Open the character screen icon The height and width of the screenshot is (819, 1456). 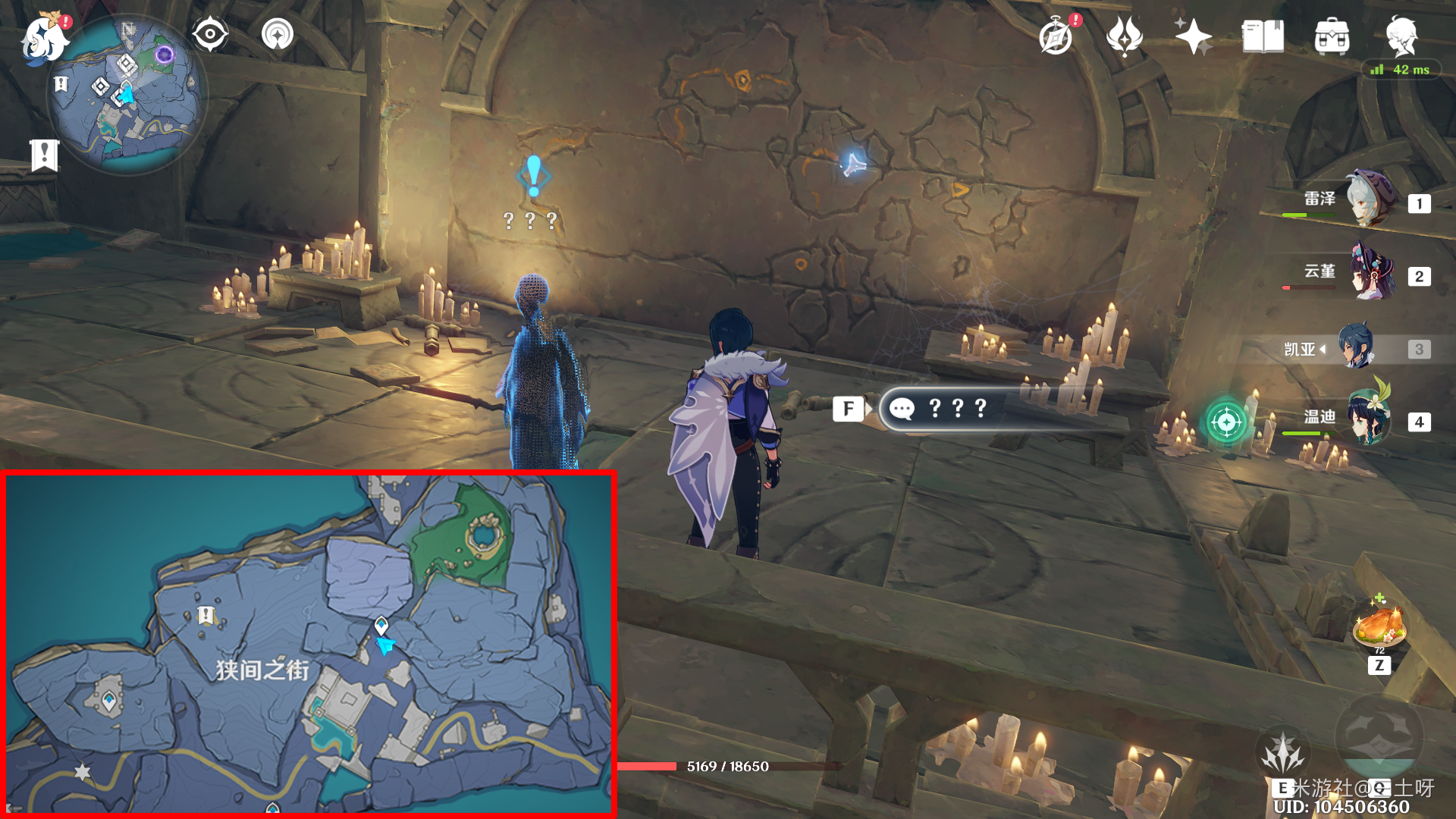pyautogui.click(x=1401, y=36)
